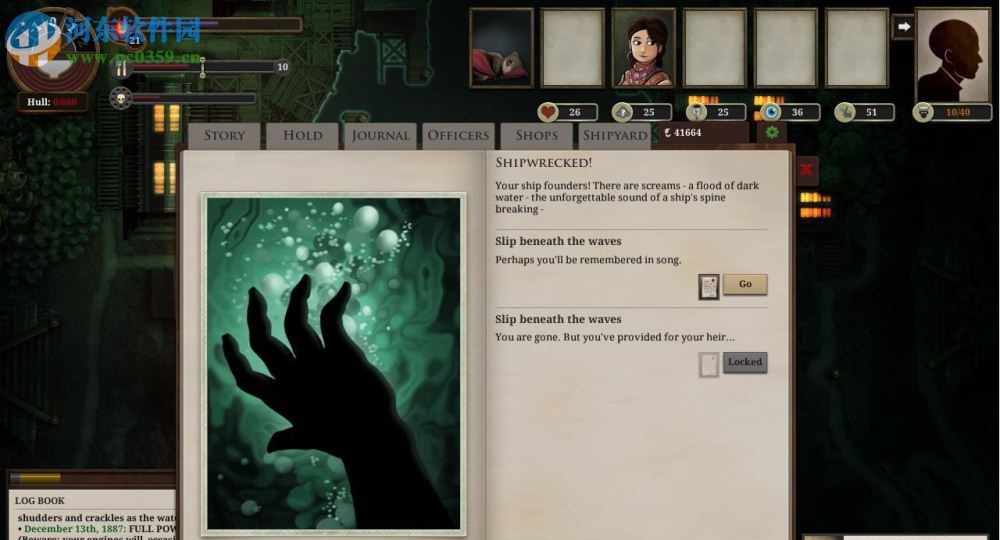
Task: Click the arrow next to officer slots
Action: tap(903, 27)
